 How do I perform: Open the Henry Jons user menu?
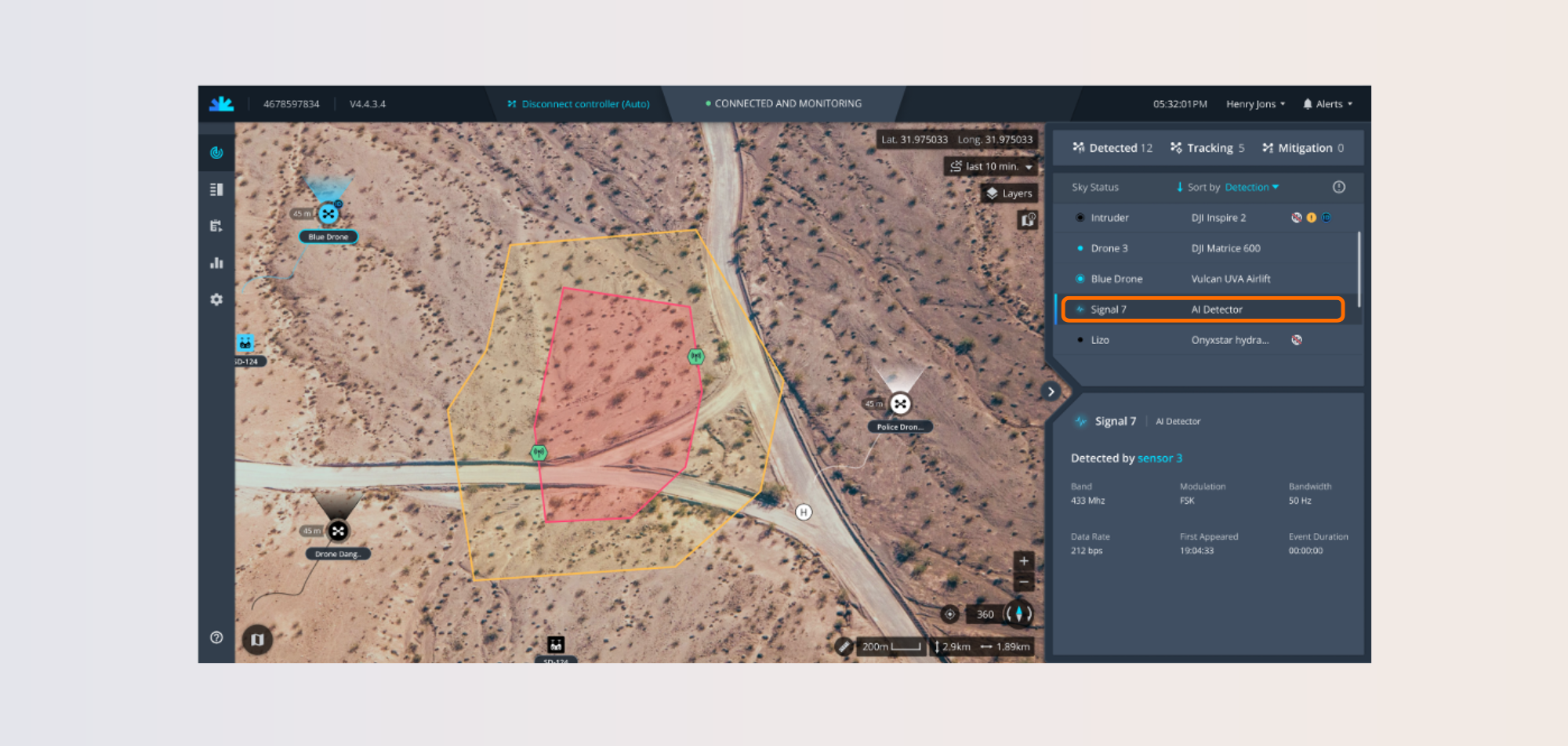pos(1255,103)
